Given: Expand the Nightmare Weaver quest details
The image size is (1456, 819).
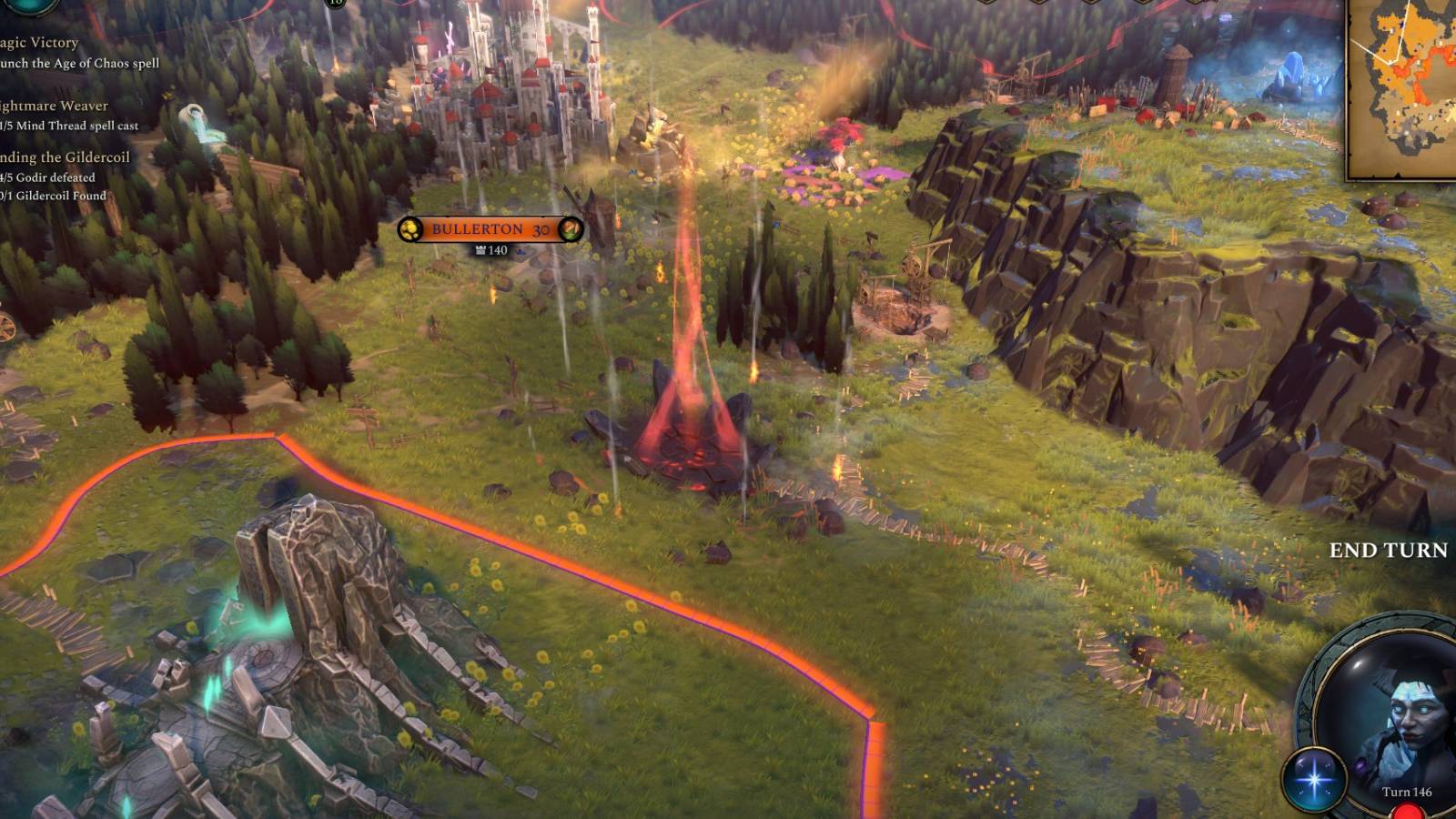Looking at the screenshot, I should click(50, 106).
